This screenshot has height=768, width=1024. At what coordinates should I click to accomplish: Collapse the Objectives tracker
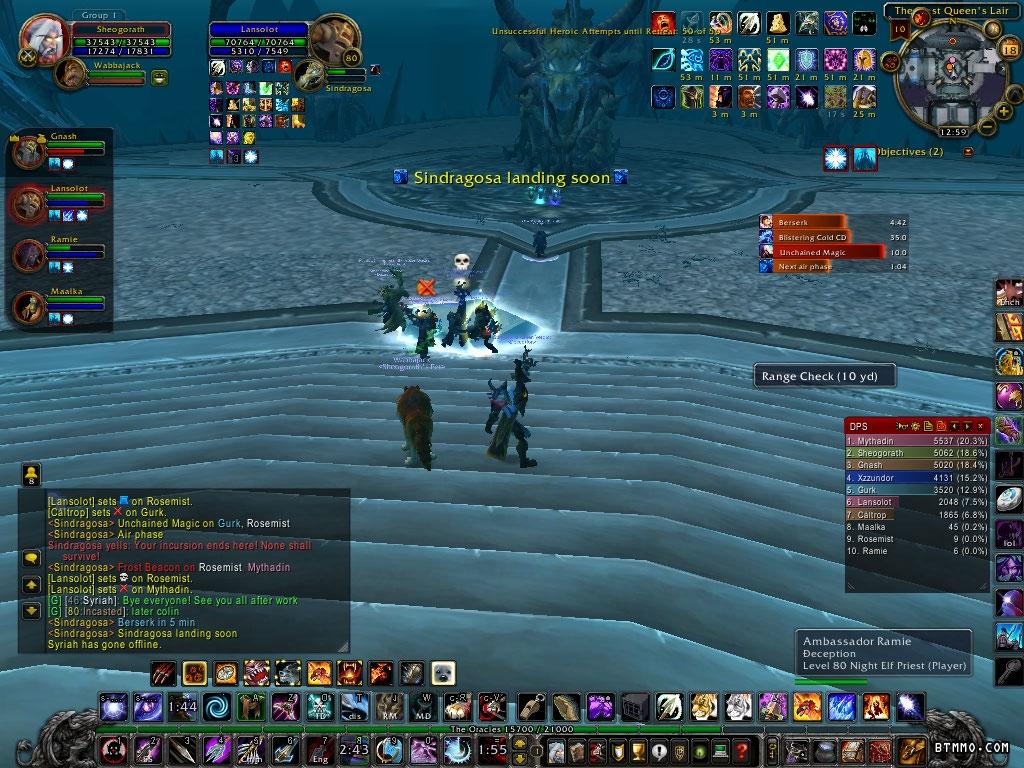point(967,152)
